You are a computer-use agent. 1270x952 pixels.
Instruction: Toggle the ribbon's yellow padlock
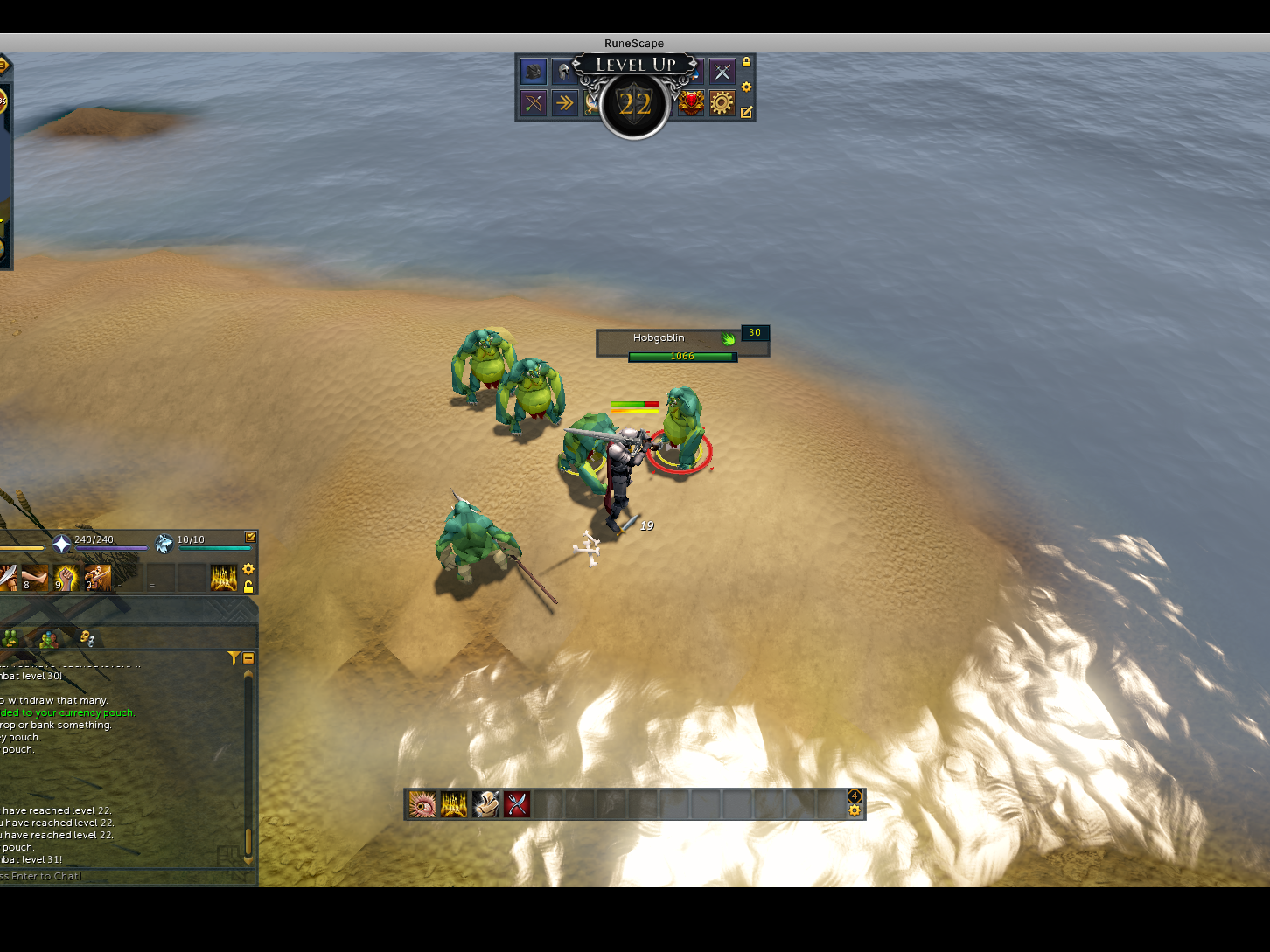pos(747,62)
